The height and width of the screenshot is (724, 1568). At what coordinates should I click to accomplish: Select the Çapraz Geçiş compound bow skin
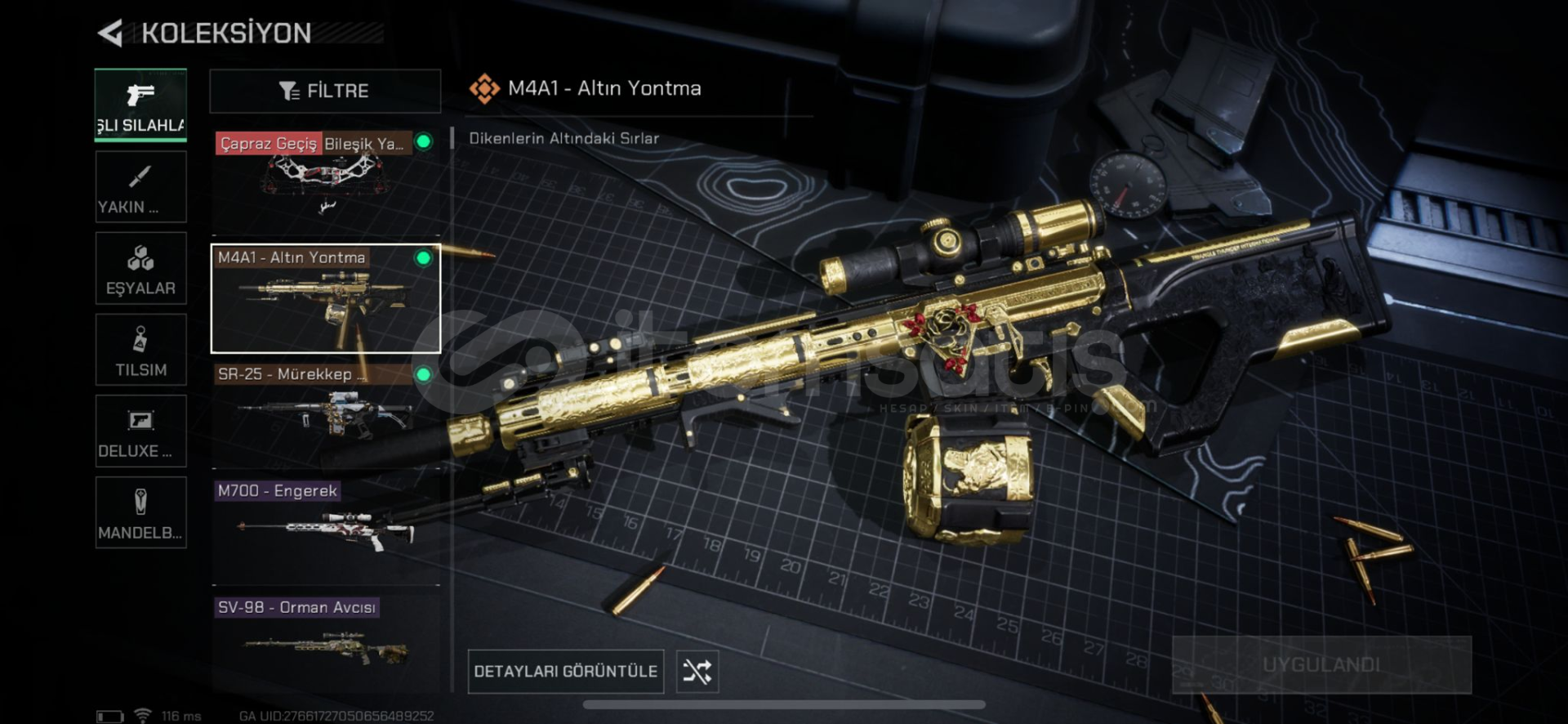pos(325,181)
